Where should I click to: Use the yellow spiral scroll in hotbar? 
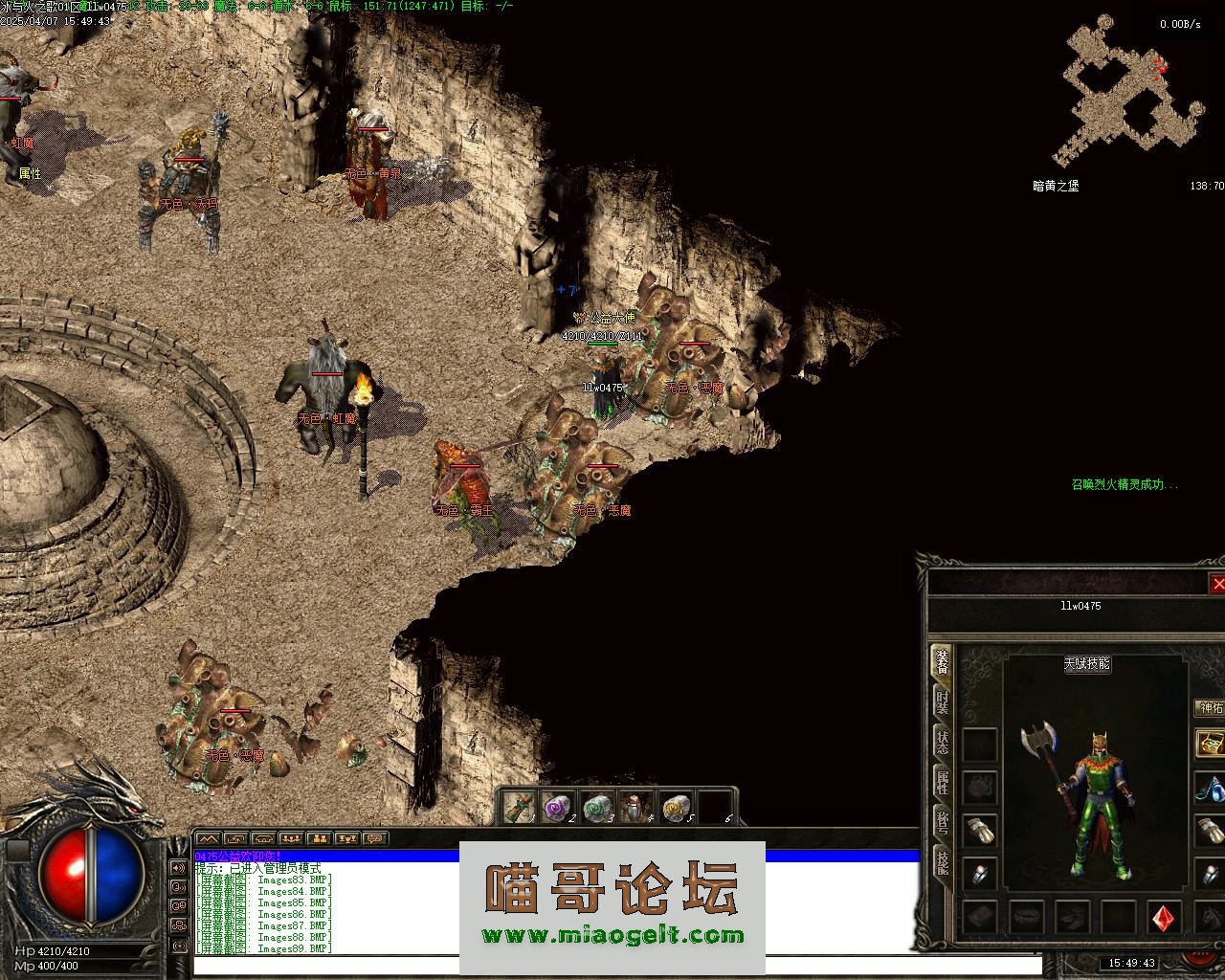point(676,808)
